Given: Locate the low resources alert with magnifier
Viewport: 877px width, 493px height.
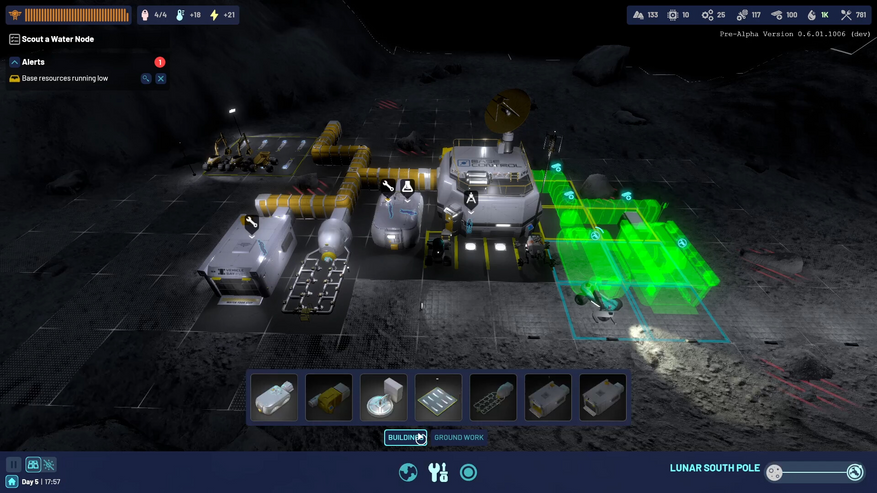Looking at the screenshot, I should (x=146, y=78).
